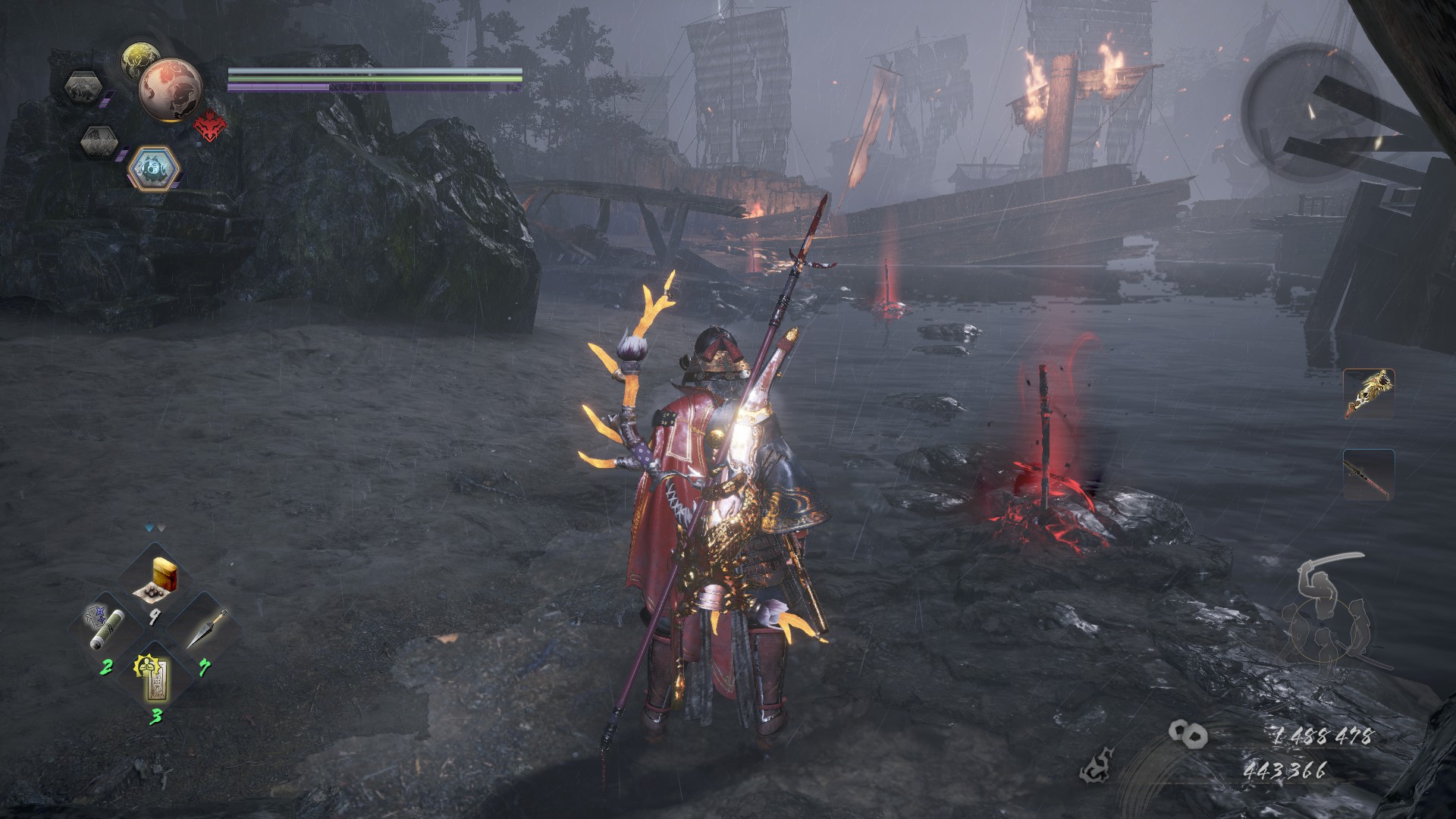Viewport: 1456px width, 819px height.
Task: Activate the glowing blue cat yokai ability
Action: [x=154, y=168]
